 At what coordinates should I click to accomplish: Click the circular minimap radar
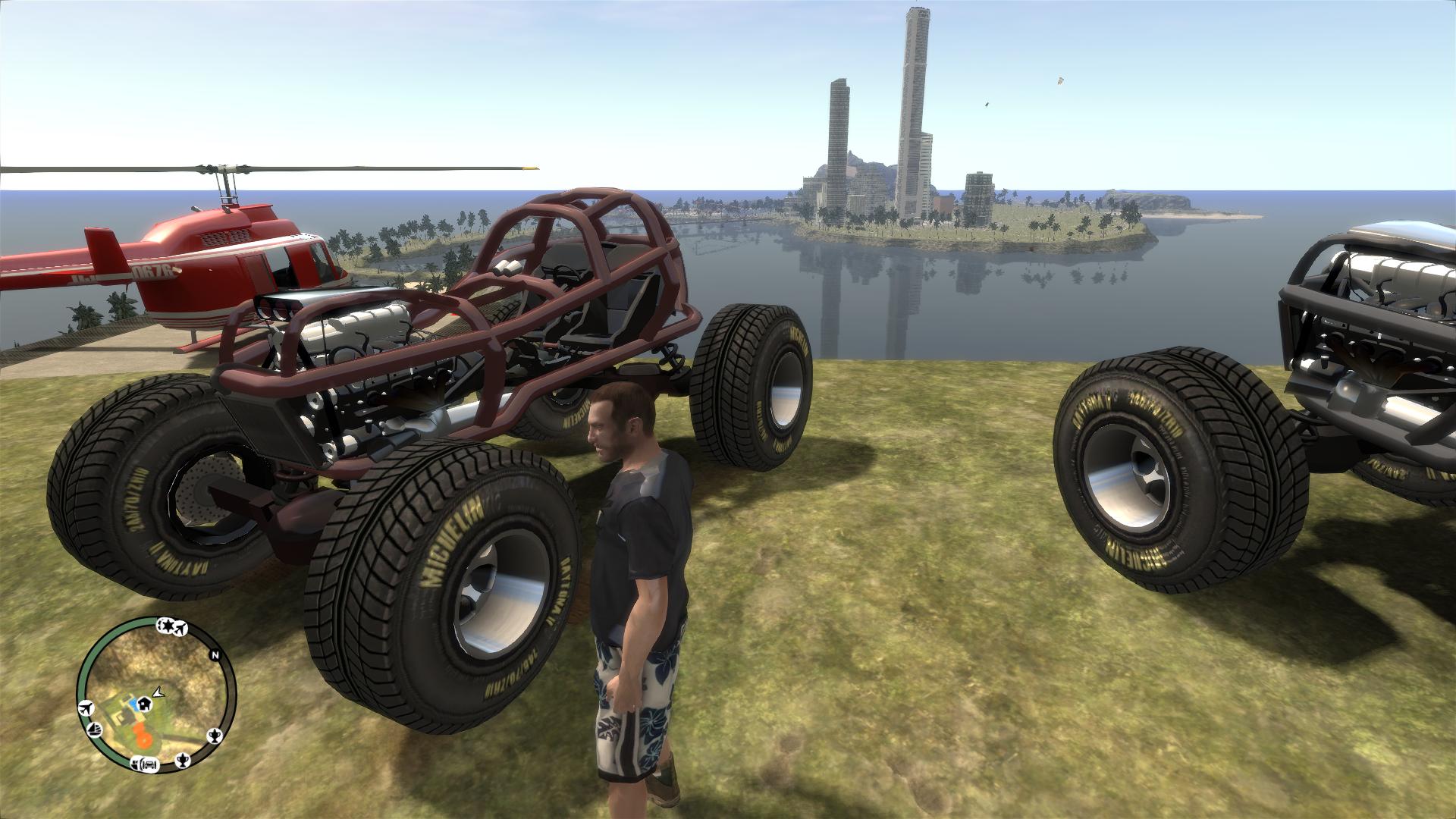tap(156, 695)
